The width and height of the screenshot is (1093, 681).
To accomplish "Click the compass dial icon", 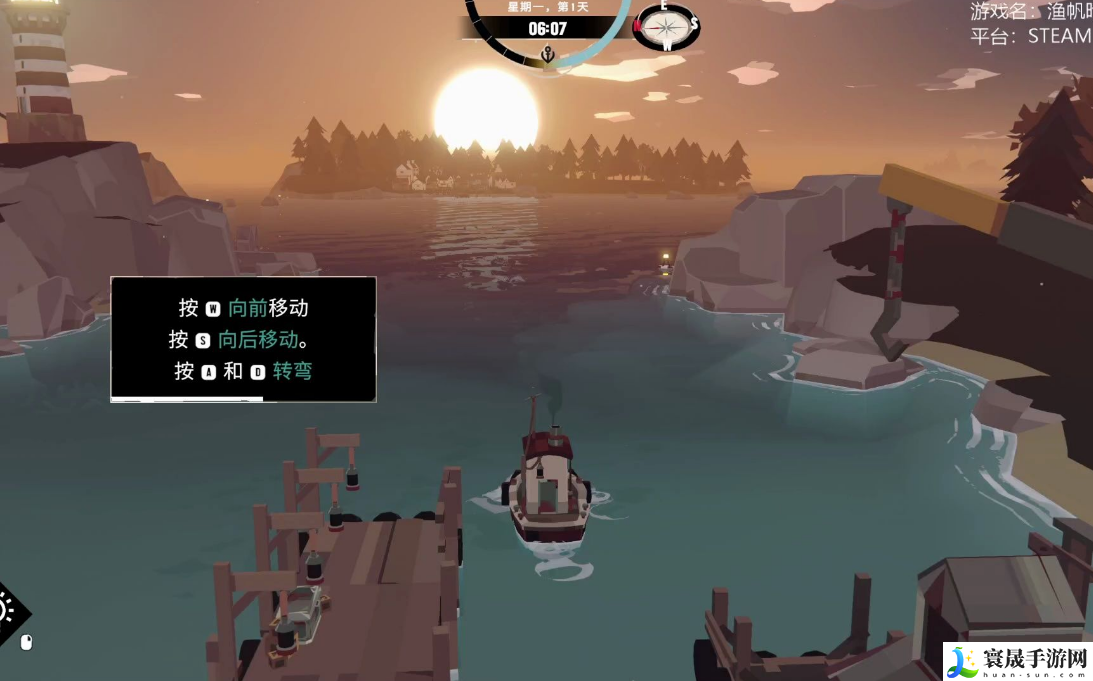I will pyautogui.click(x=666, y=27).
